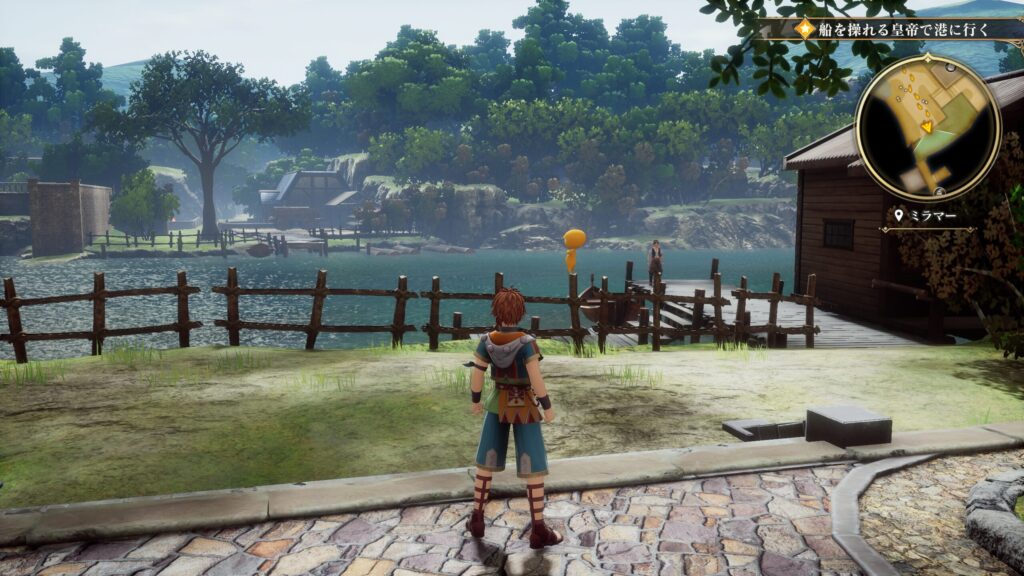This screenshot has width=1024, height=576.
Task: Click the ミラマー location label
Action: click(927, 215)
